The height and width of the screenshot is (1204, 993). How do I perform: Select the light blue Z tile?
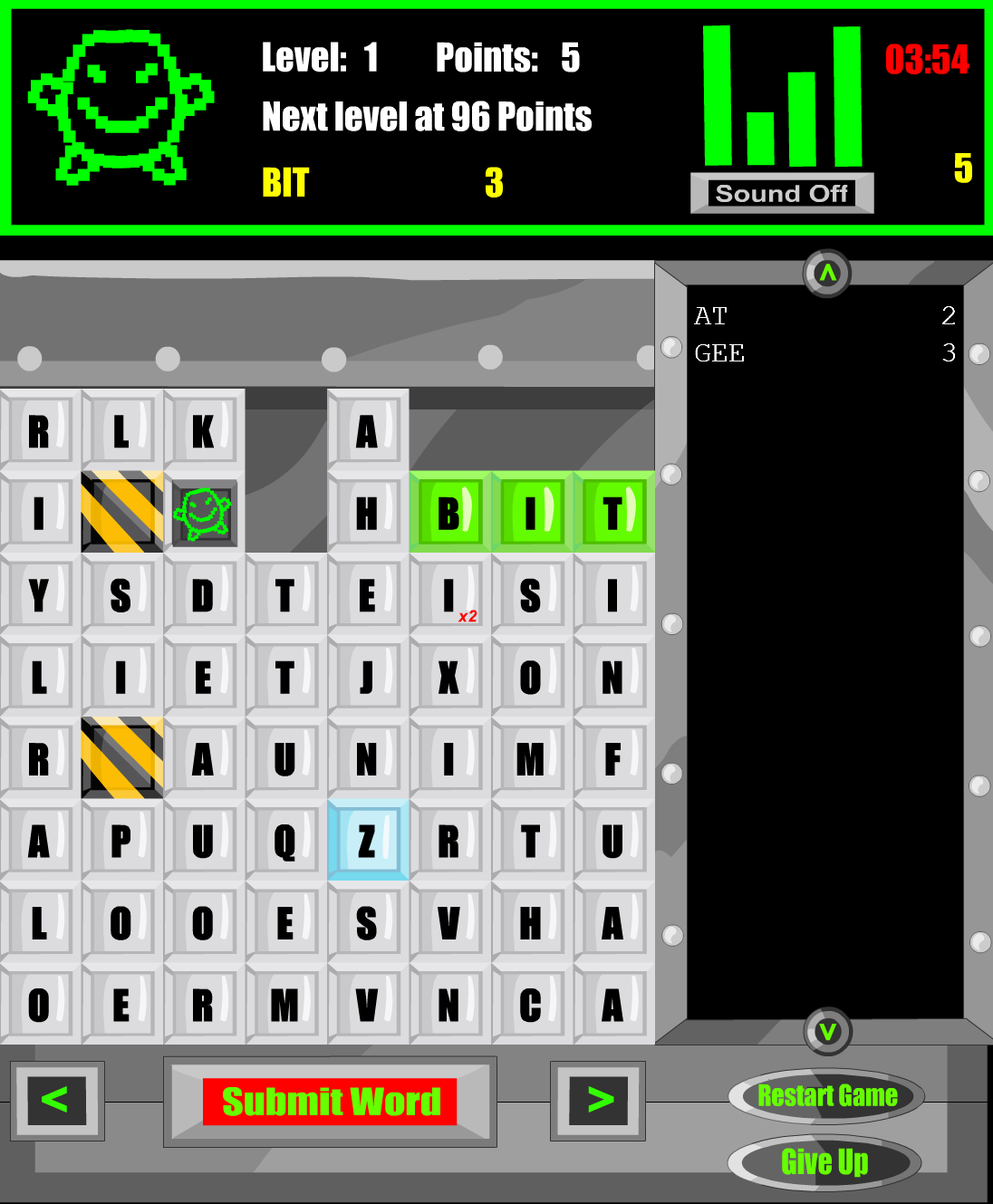pos(367,841)
